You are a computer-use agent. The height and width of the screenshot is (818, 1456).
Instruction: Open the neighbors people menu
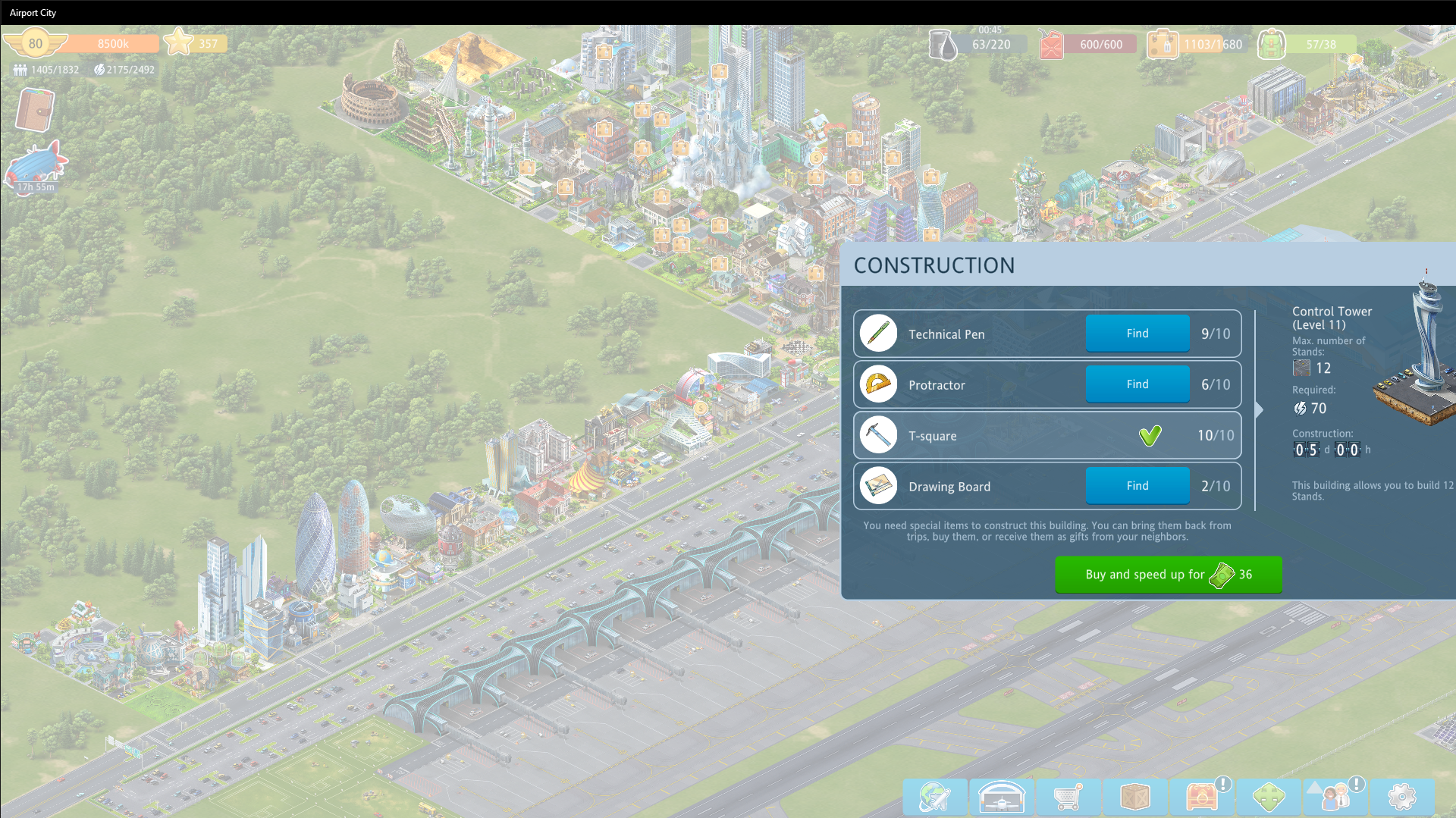click(x=1335, y=797)
